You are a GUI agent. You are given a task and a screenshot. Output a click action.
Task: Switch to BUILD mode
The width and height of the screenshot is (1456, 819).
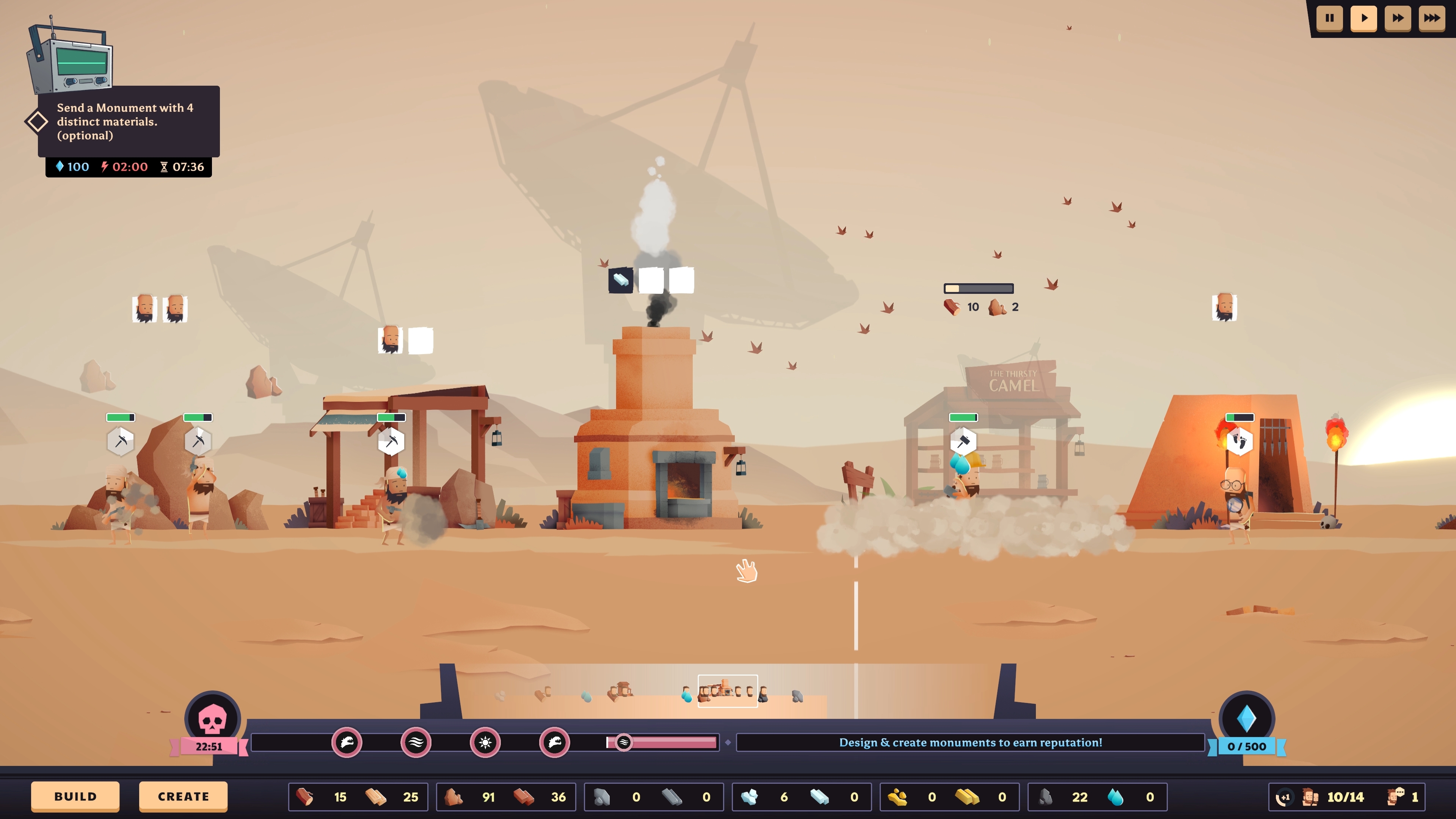75,796
